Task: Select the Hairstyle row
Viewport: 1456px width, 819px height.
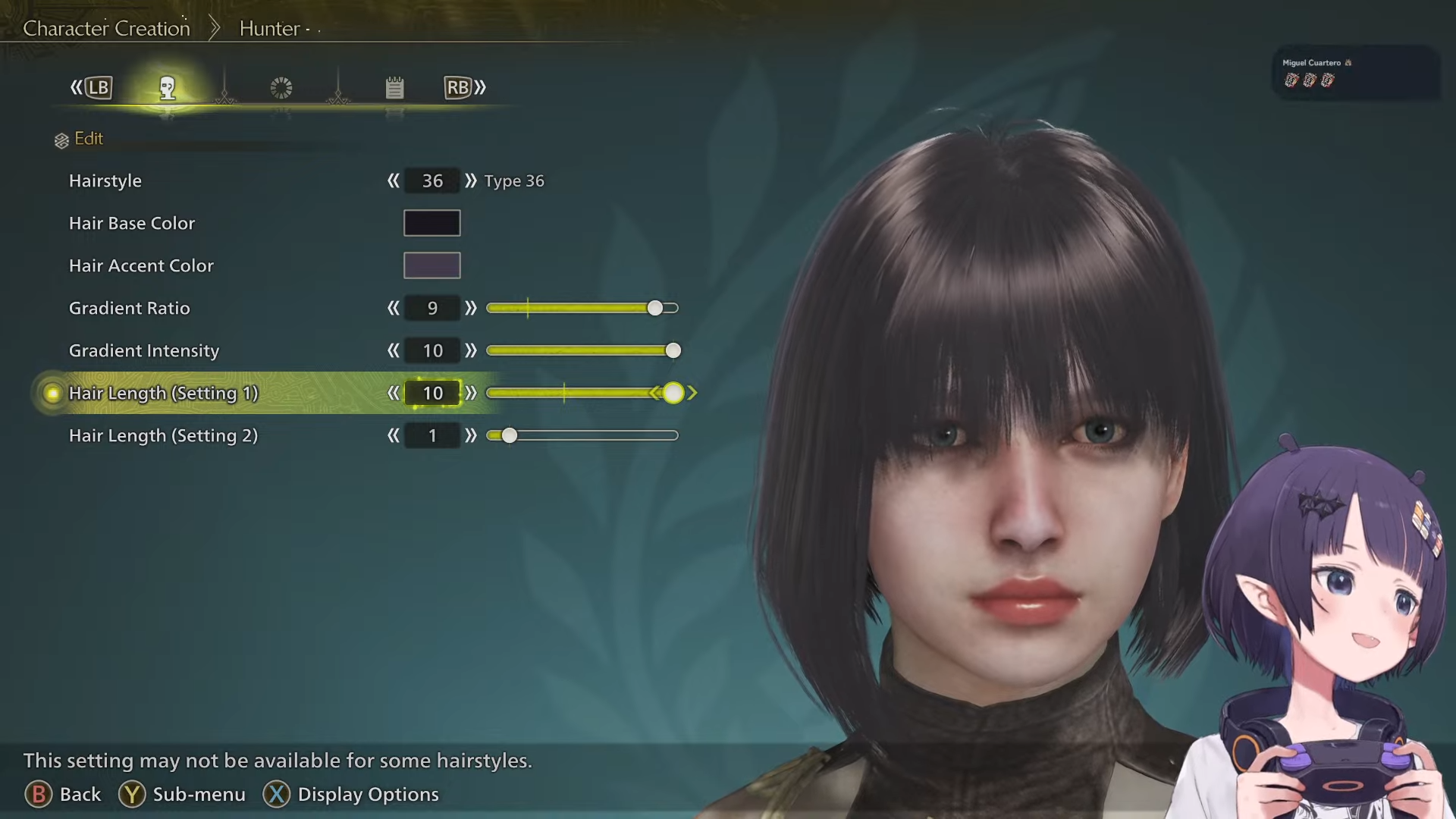Action: [x=105, y=181]
